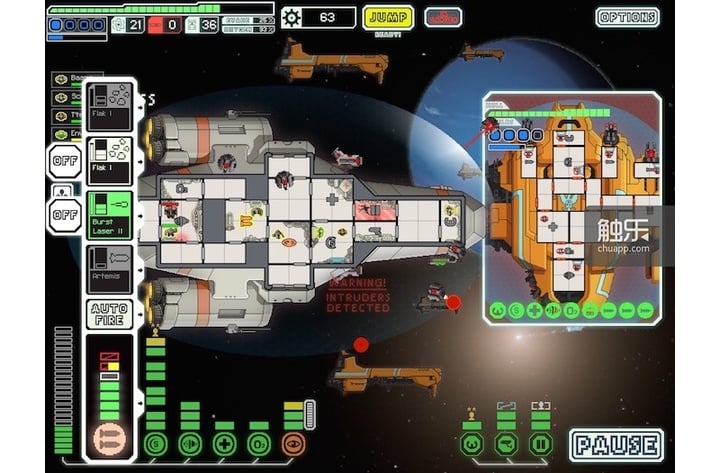The height and width of the screenshot is (473, 720).
Task: Click the weapons system missile icon
Action: (106, 438)
